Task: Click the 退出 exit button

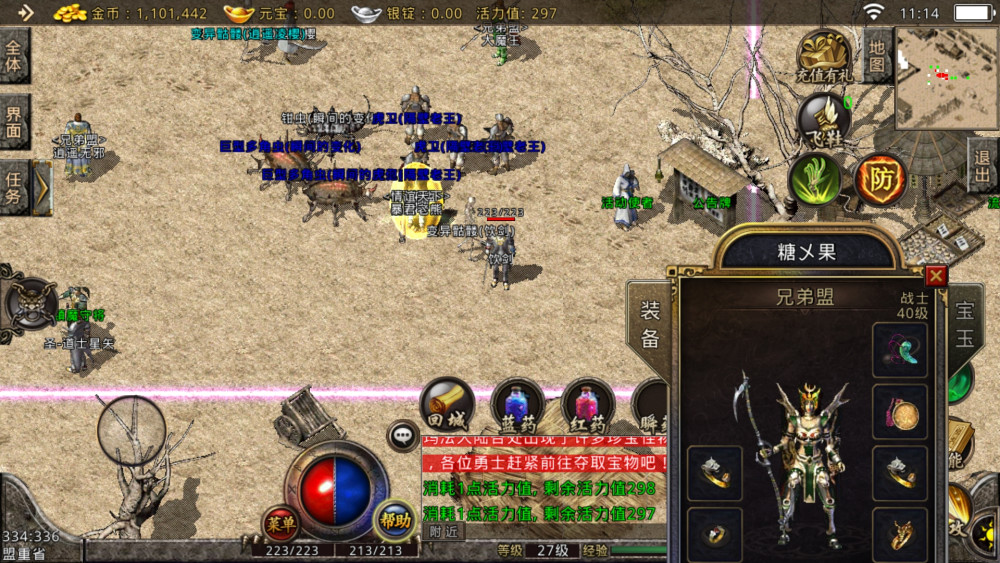Action: 984,166
